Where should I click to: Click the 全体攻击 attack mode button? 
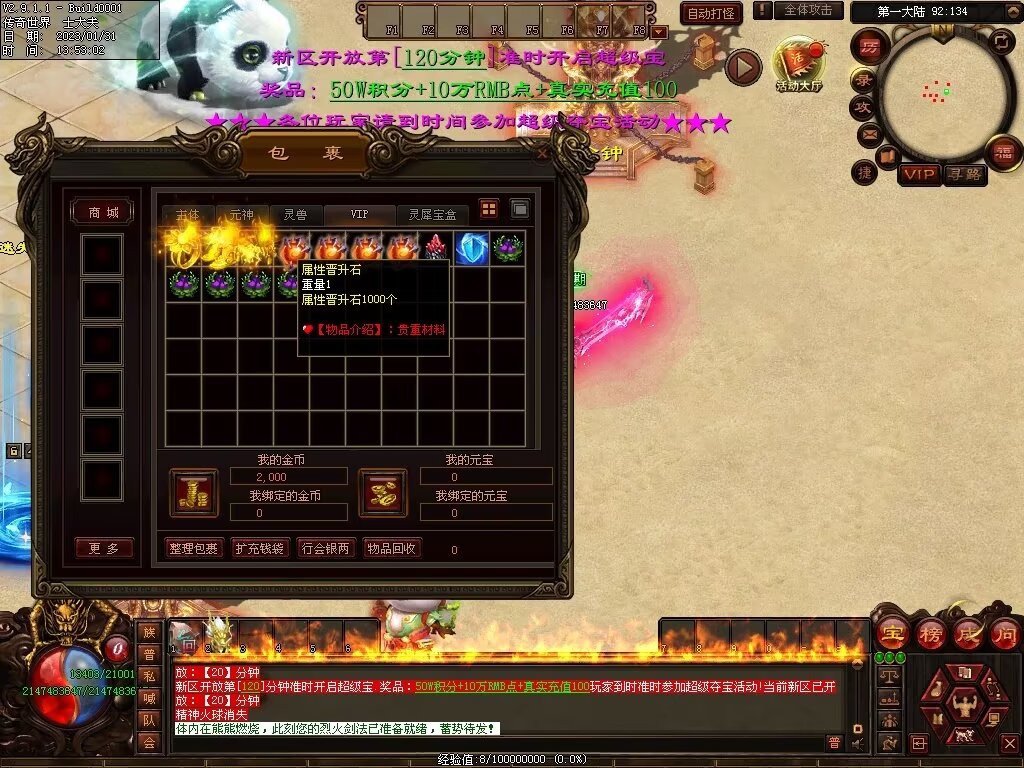pyautogui.click(x=808, y=10)
